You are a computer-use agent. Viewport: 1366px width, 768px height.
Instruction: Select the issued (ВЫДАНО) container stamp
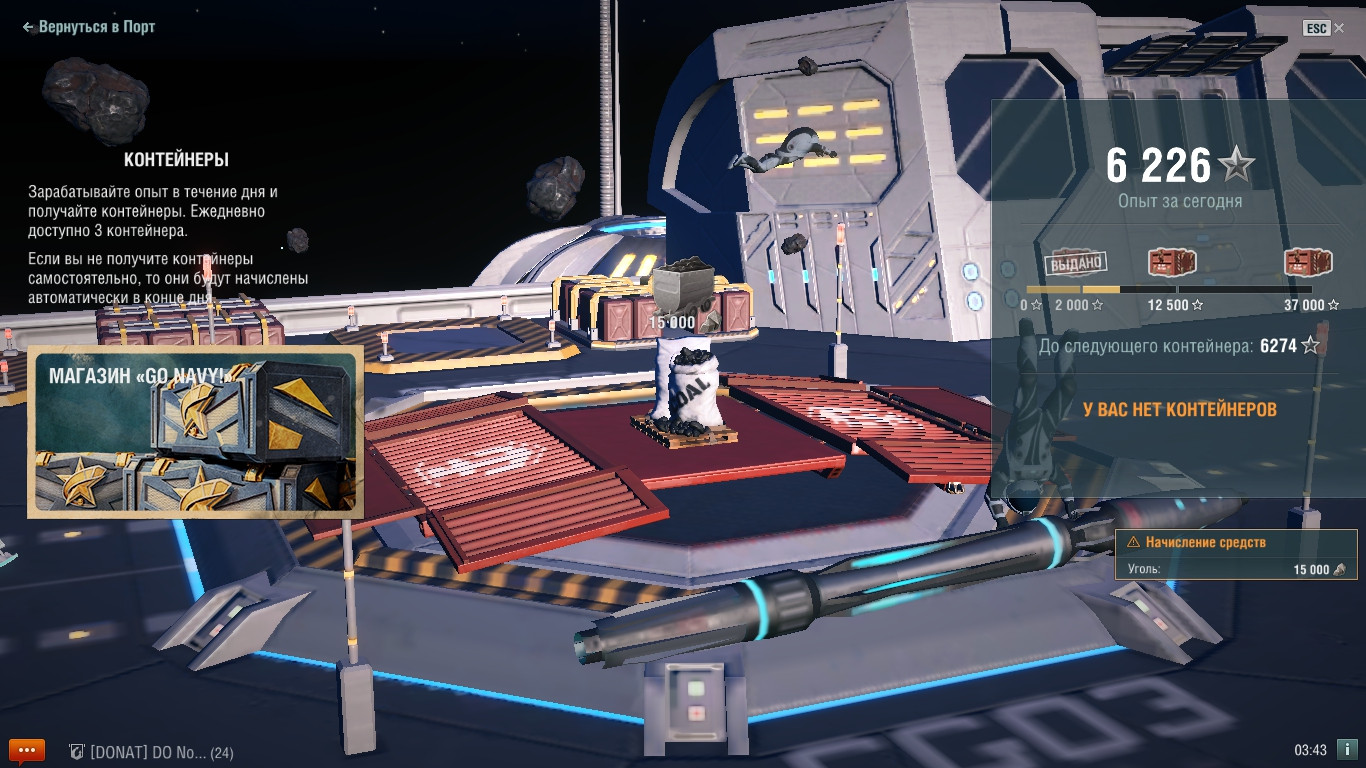pyautogui.click(x=1075, y=263)
